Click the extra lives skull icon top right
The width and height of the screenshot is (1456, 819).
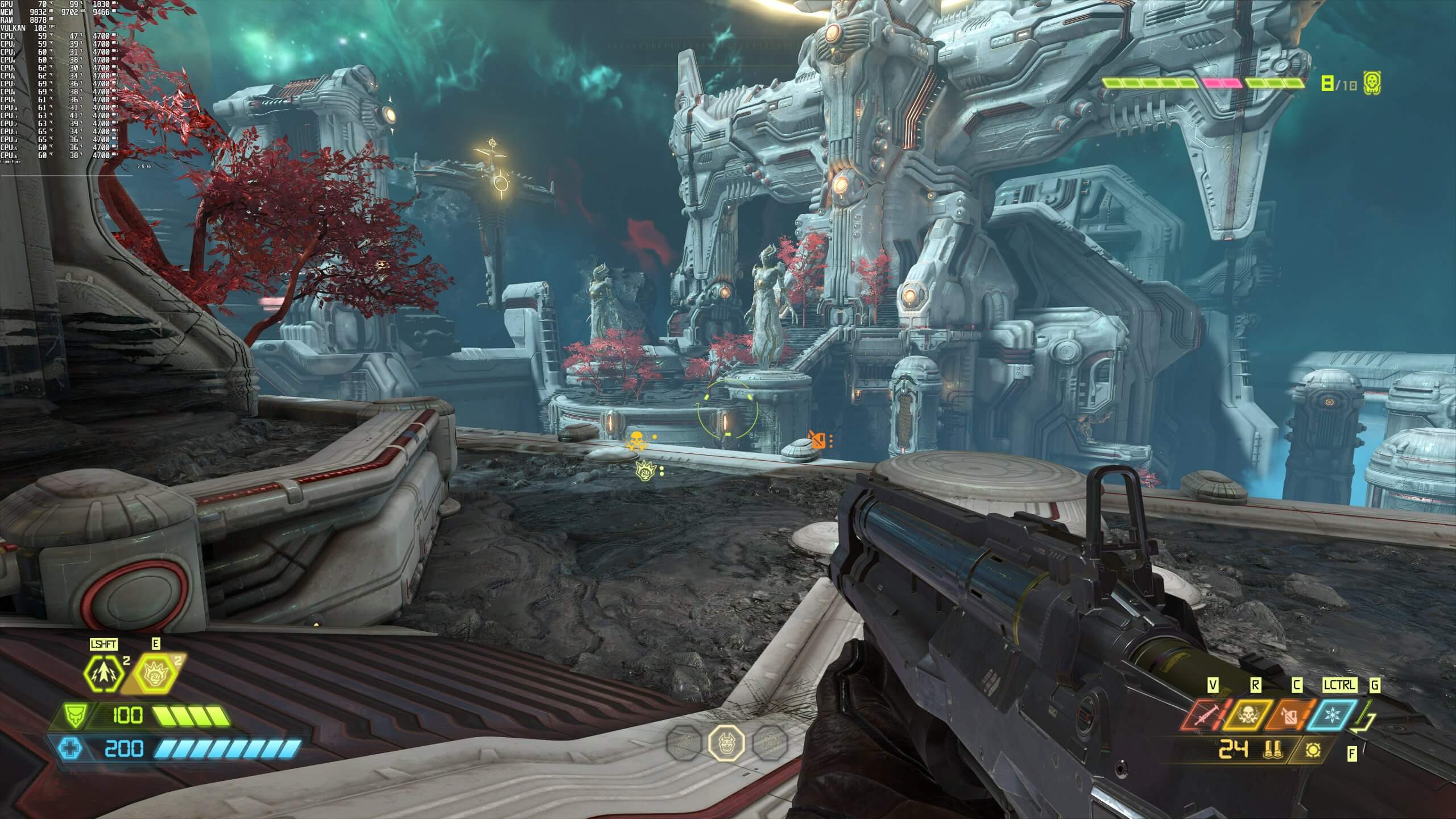(1372, 83)
